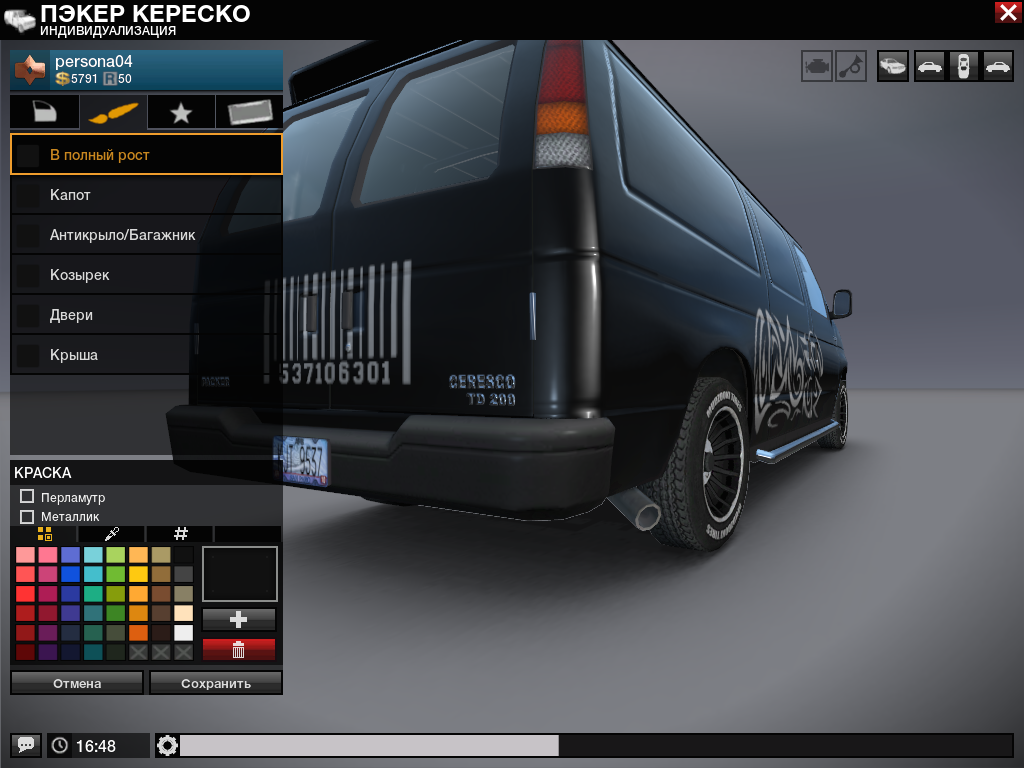Choose Антикрыло/Багажник from the list
The image size is (1024, 768).
tap(146, 235)
